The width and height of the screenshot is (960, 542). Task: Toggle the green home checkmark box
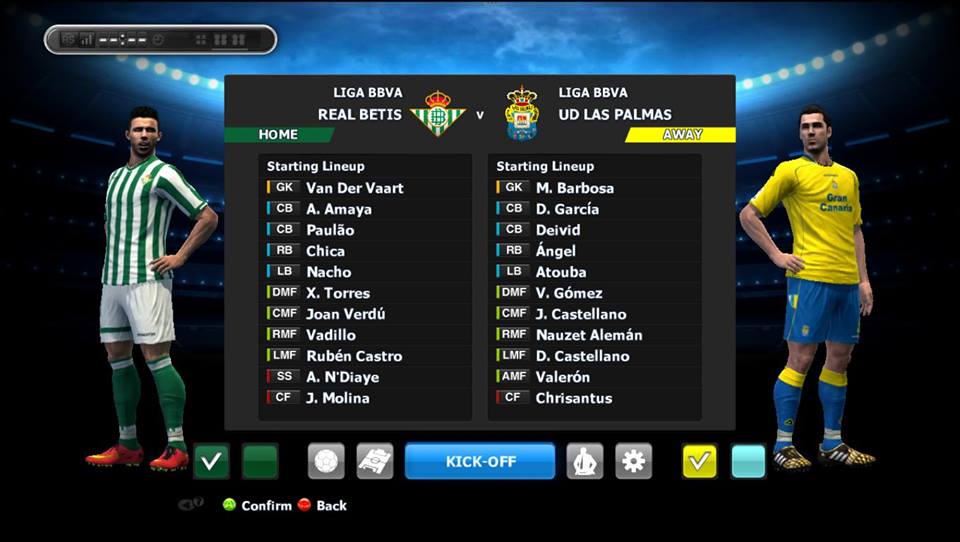point(211,461)
